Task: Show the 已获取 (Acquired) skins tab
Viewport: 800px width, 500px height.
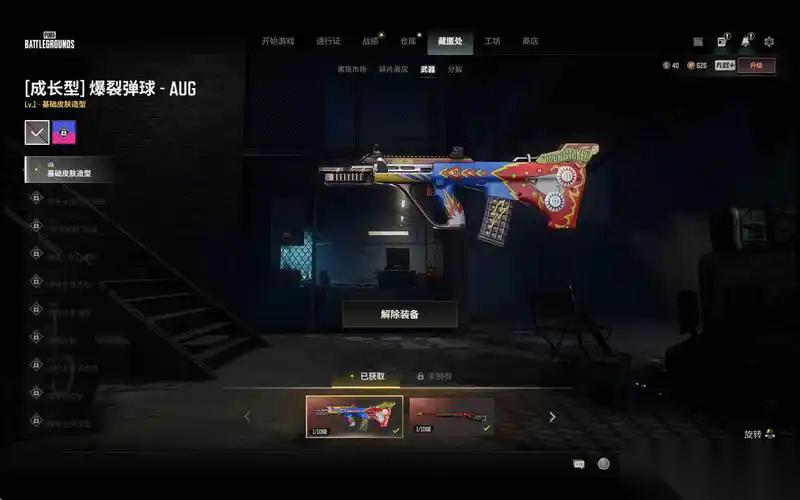Action: tap(367, 376)
